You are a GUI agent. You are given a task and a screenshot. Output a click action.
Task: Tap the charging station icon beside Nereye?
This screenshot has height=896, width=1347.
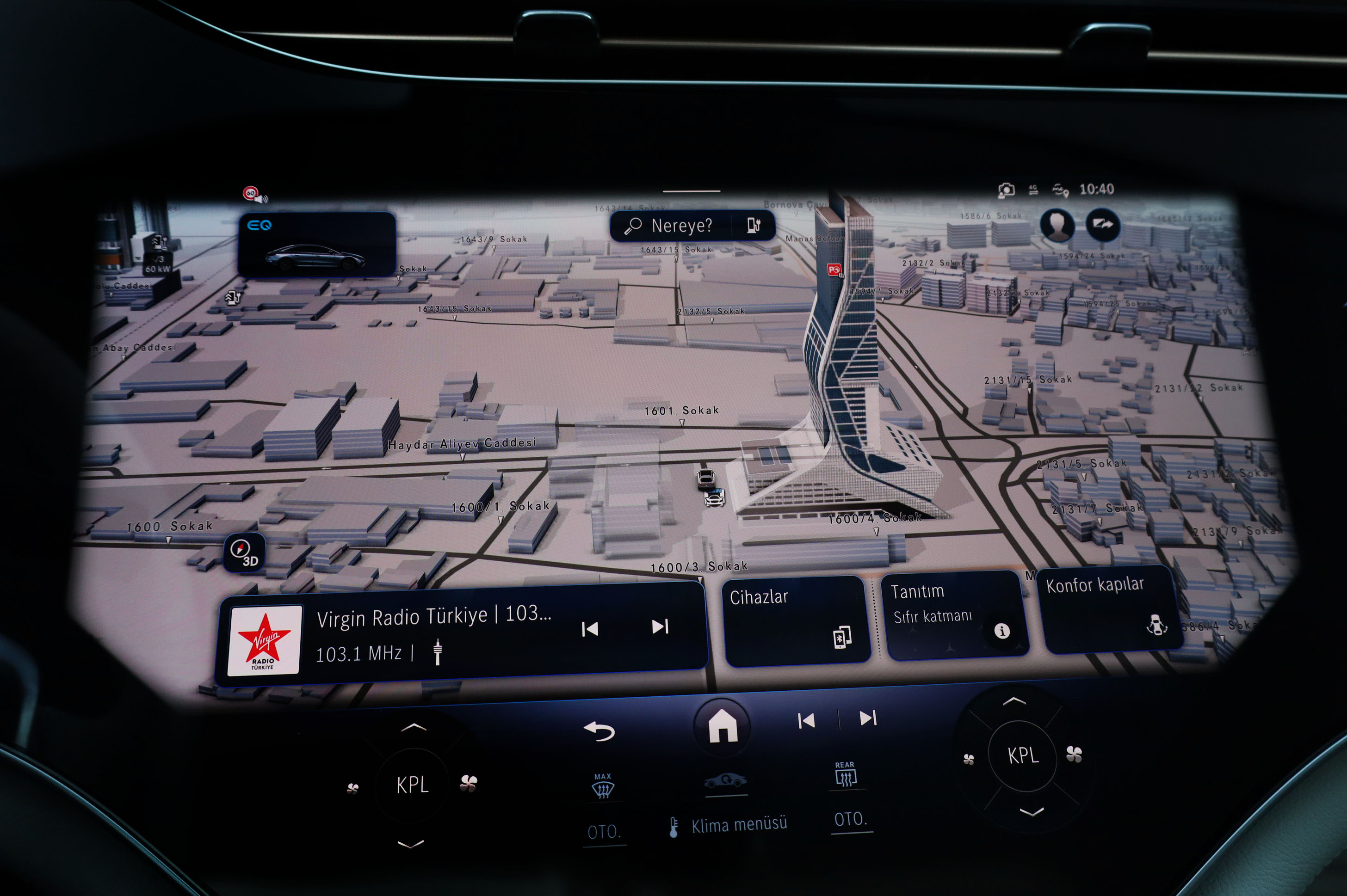pos(754,226)
